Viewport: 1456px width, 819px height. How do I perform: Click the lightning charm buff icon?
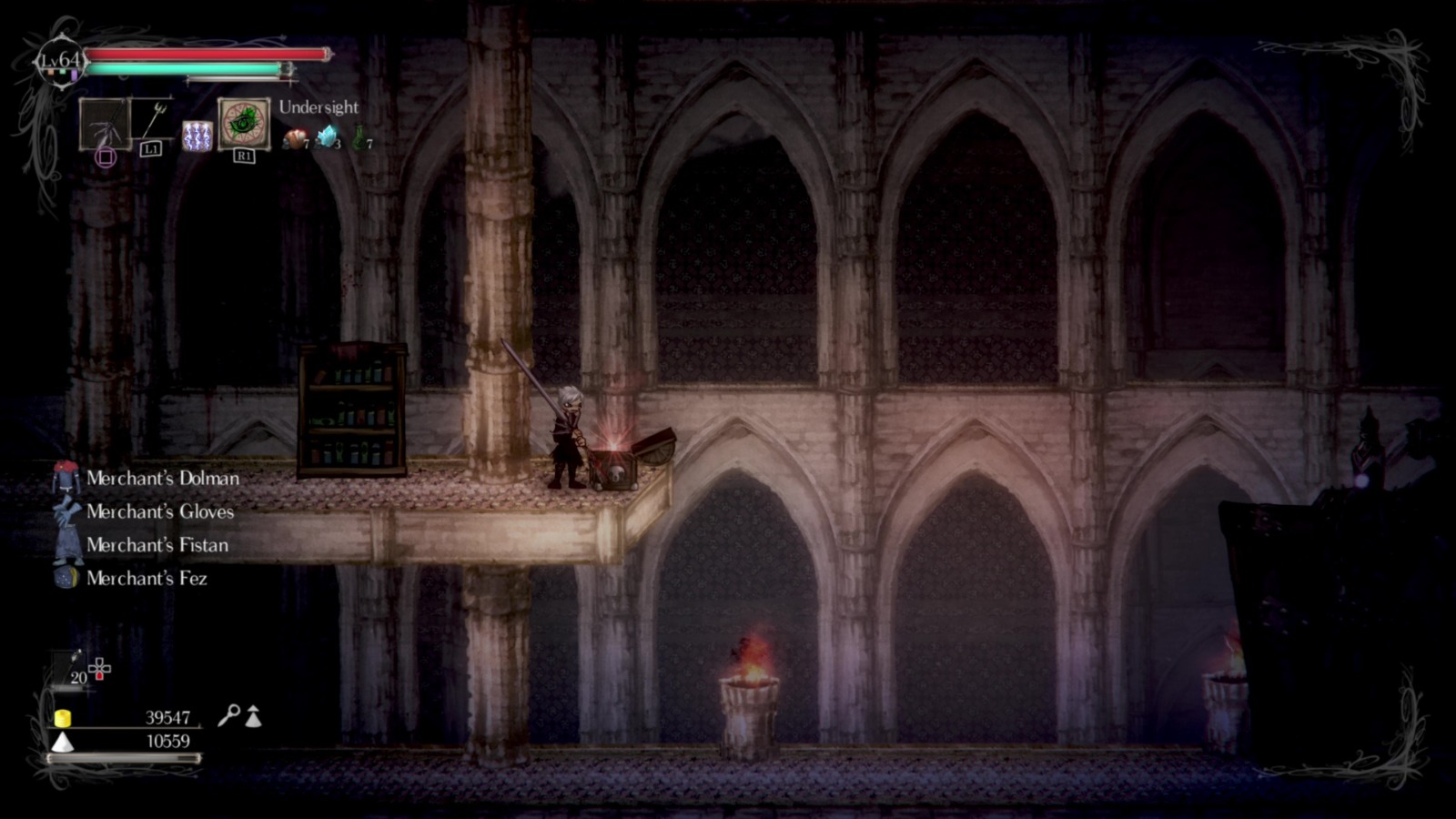(197, 136)
